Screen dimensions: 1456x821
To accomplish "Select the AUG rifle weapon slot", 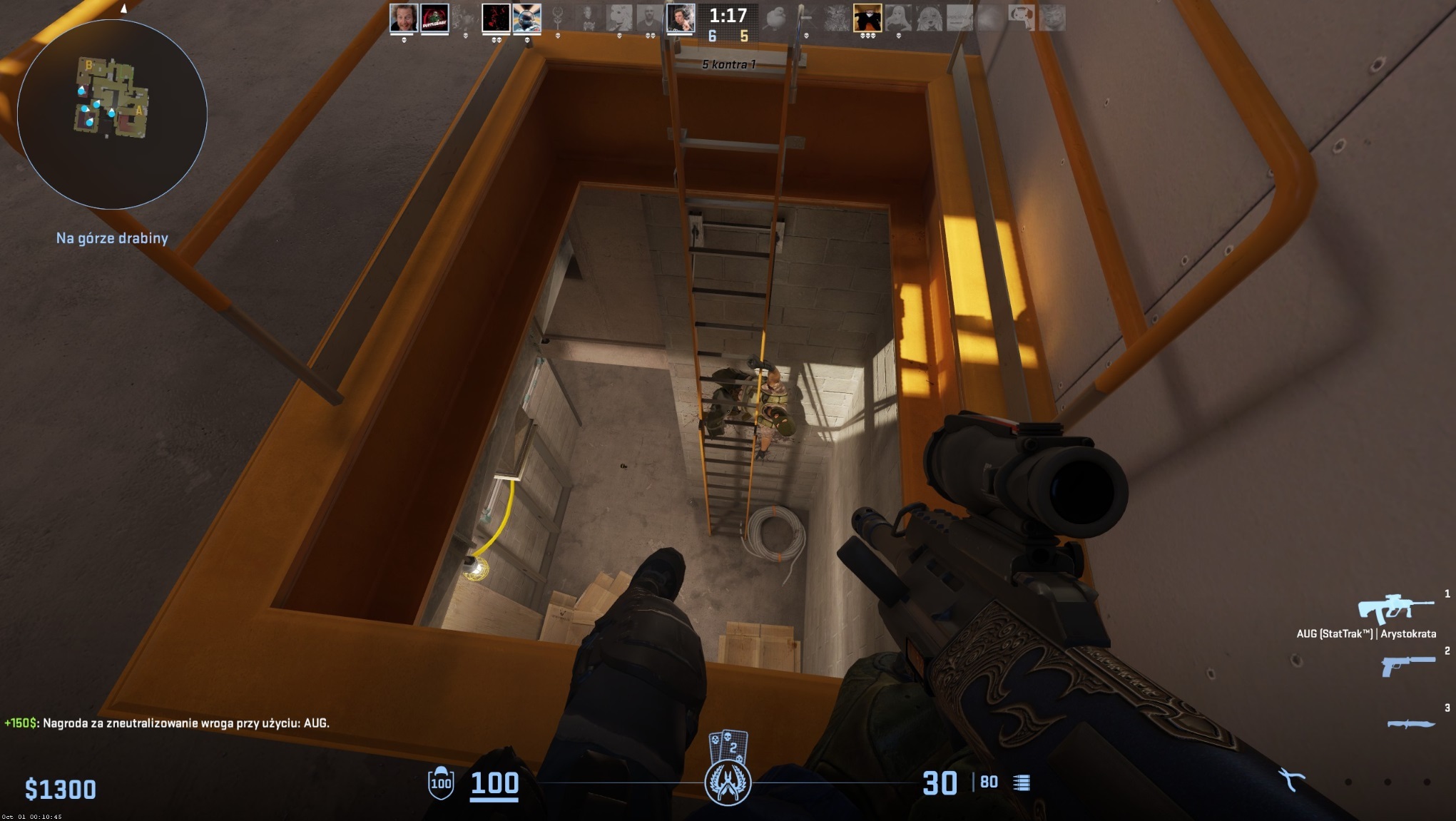I will pyautogui.click(x=1395, y=608).
